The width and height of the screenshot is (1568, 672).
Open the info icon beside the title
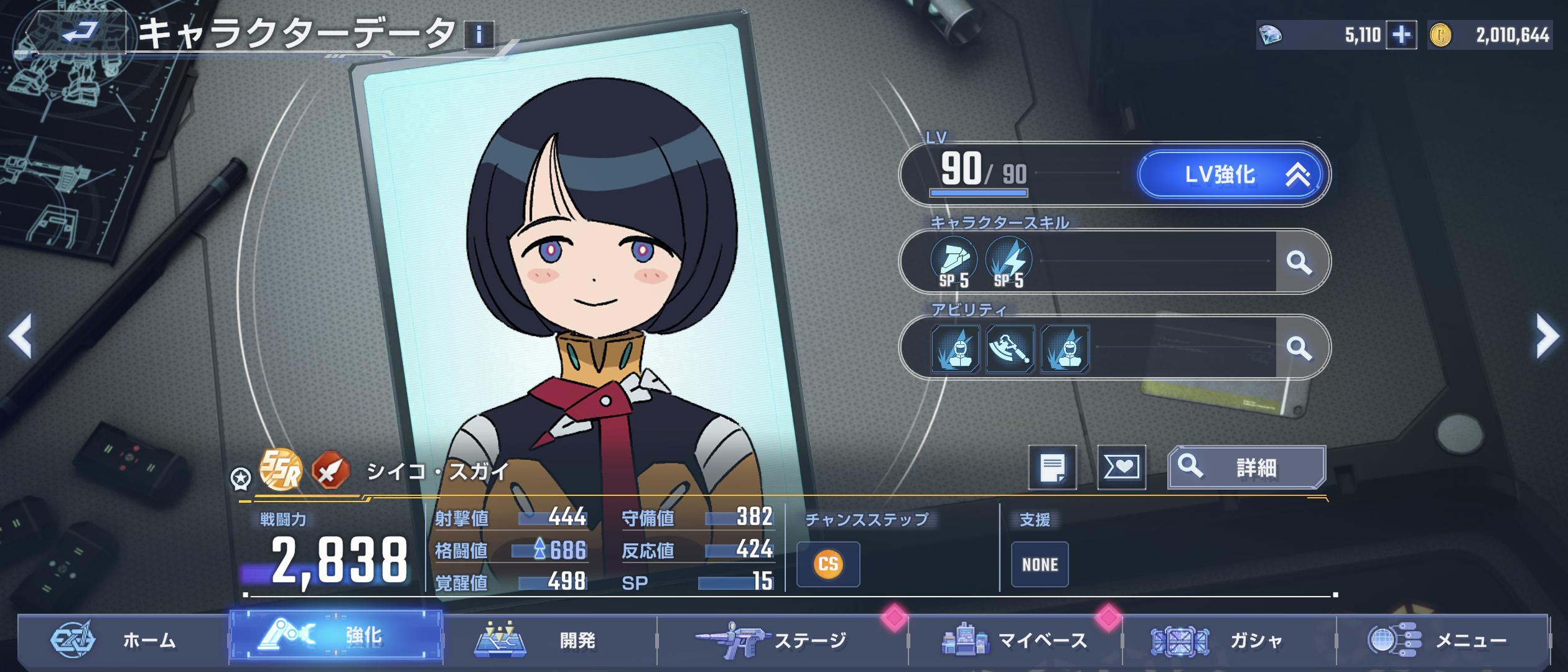click(x=478, y=35)
